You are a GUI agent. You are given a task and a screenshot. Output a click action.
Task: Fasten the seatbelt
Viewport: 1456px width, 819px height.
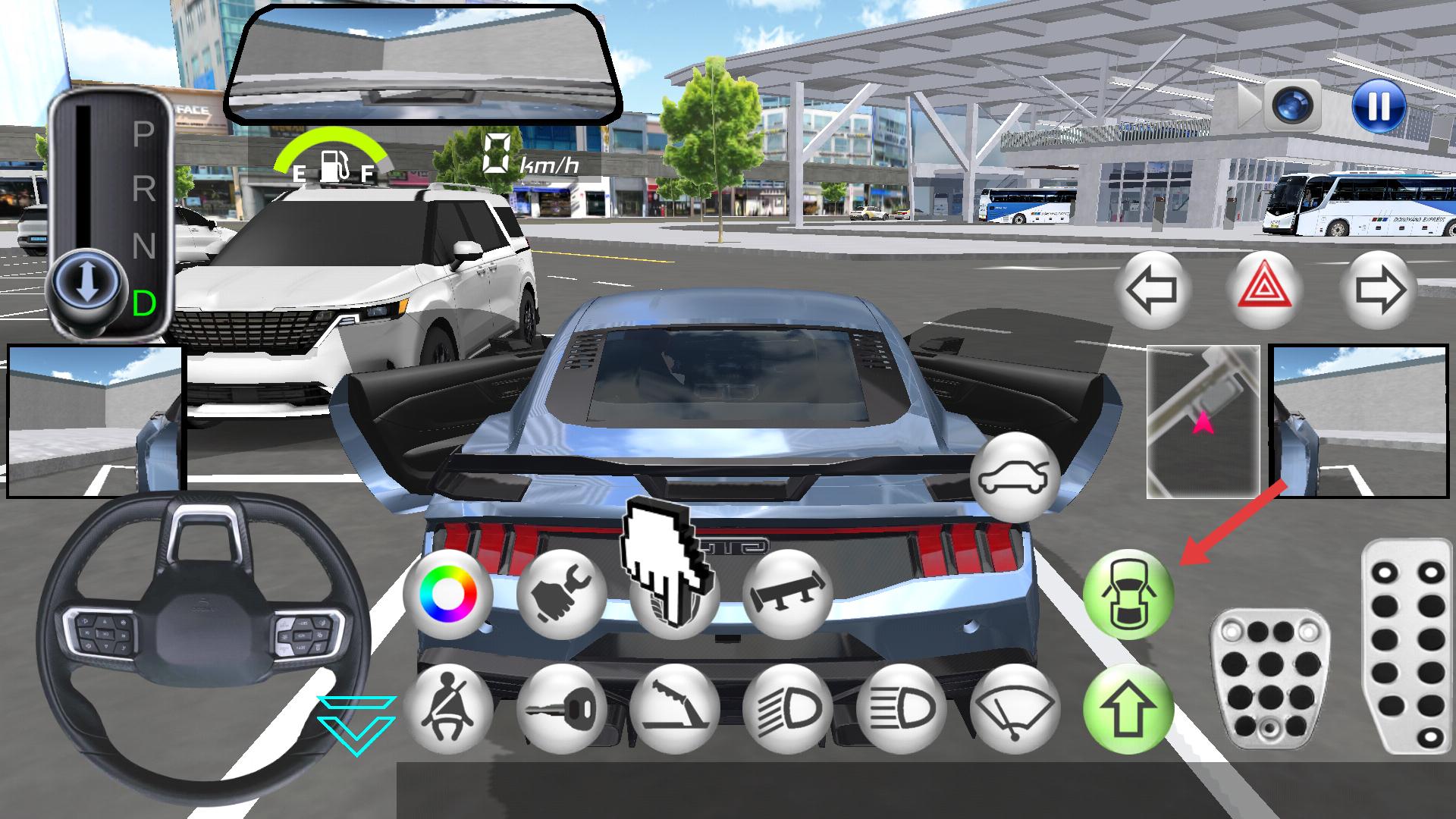pyautogui.click(x=449, y=708)
